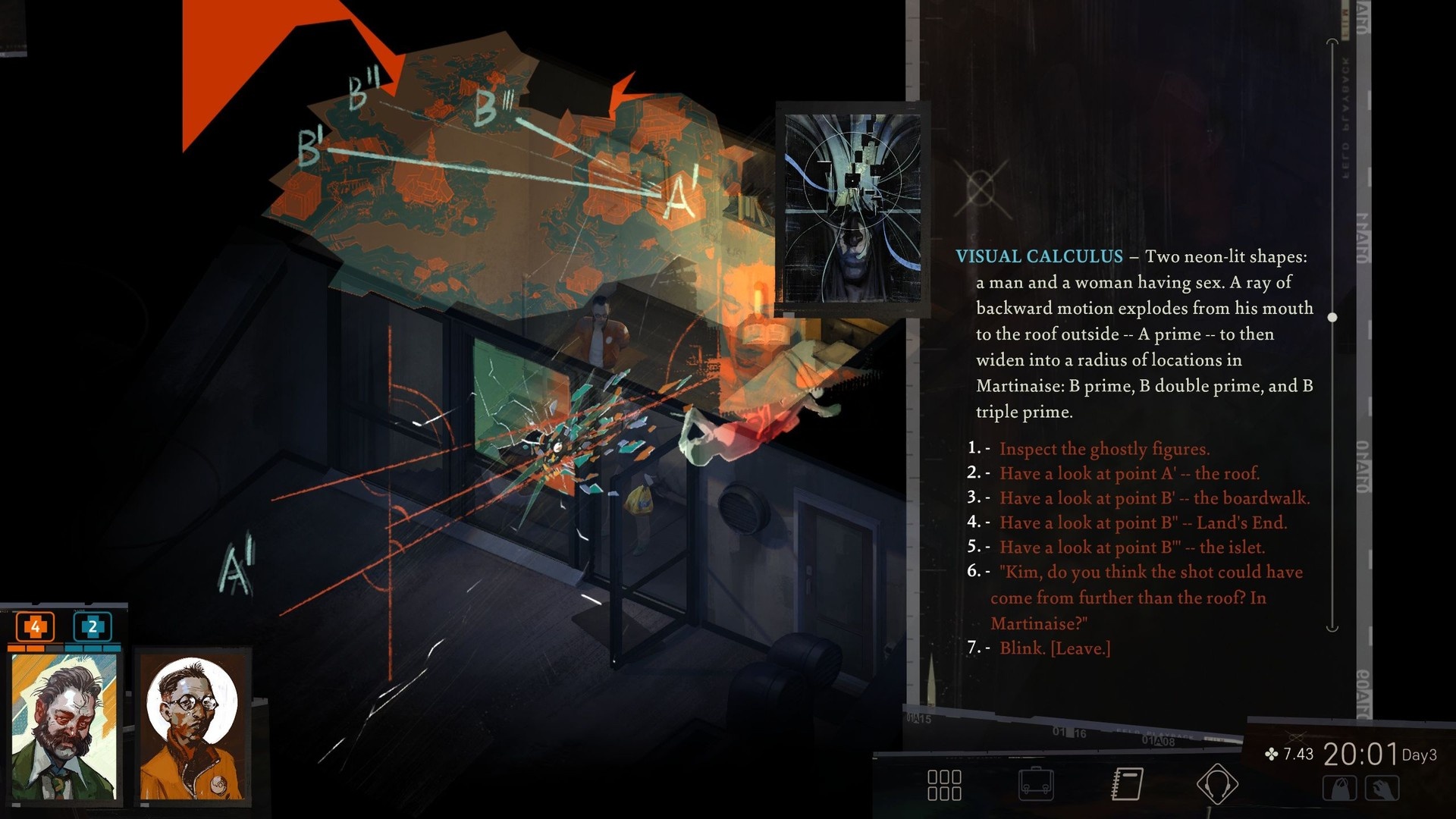Open the Thought Cabinet head icon

1217,784
